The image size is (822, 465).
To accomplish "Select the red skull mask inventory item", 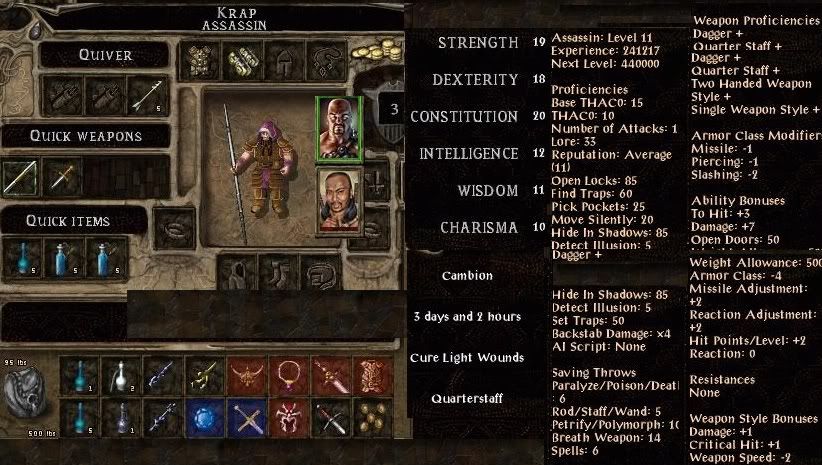I will coord(289,414).
